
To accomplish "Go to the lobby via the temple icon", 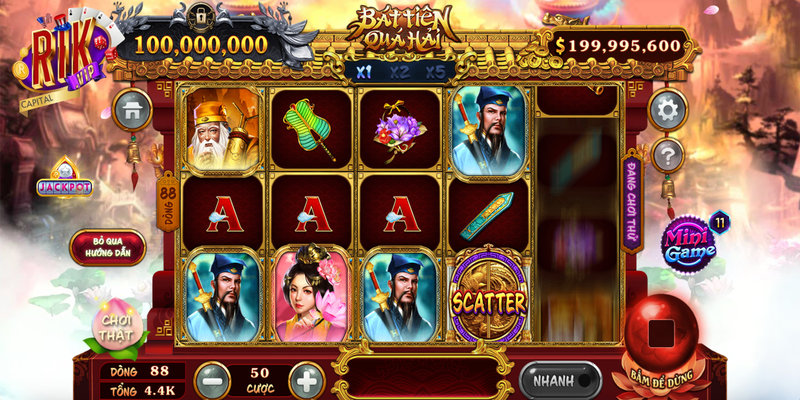I will tap(133, 110).
